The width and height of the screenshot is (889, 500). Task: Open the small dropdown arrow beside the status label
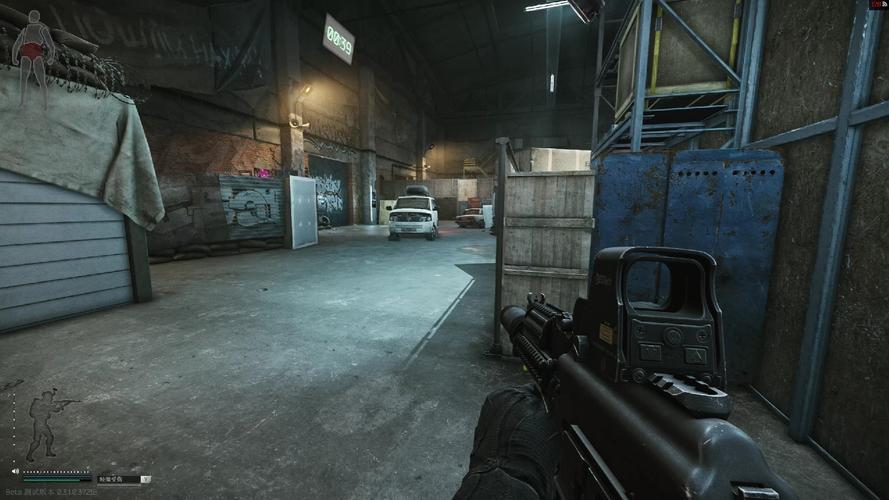click(146, 479)
